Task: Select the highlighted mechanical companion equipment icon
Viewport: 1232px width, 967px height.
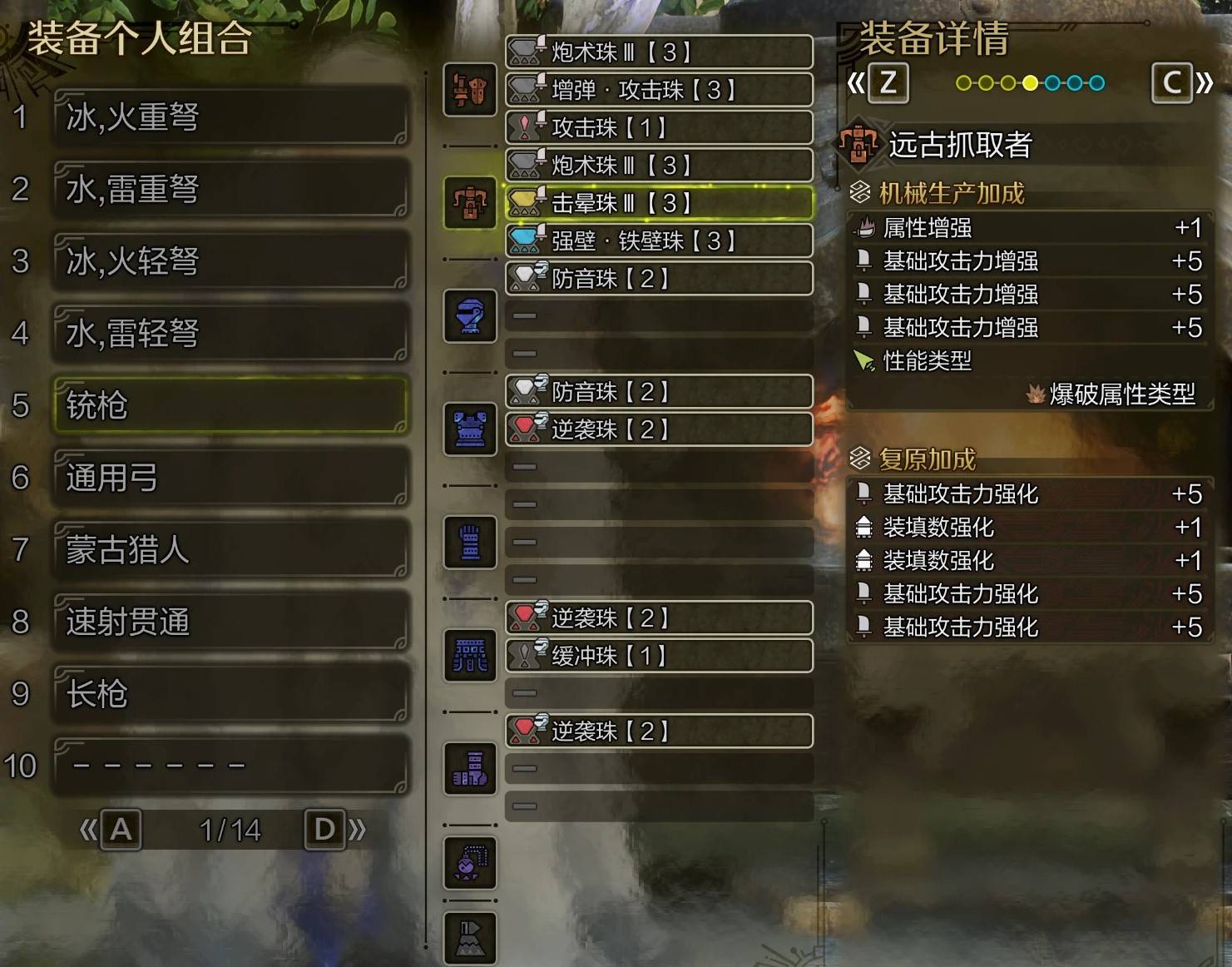Action: tap(470, 201)
